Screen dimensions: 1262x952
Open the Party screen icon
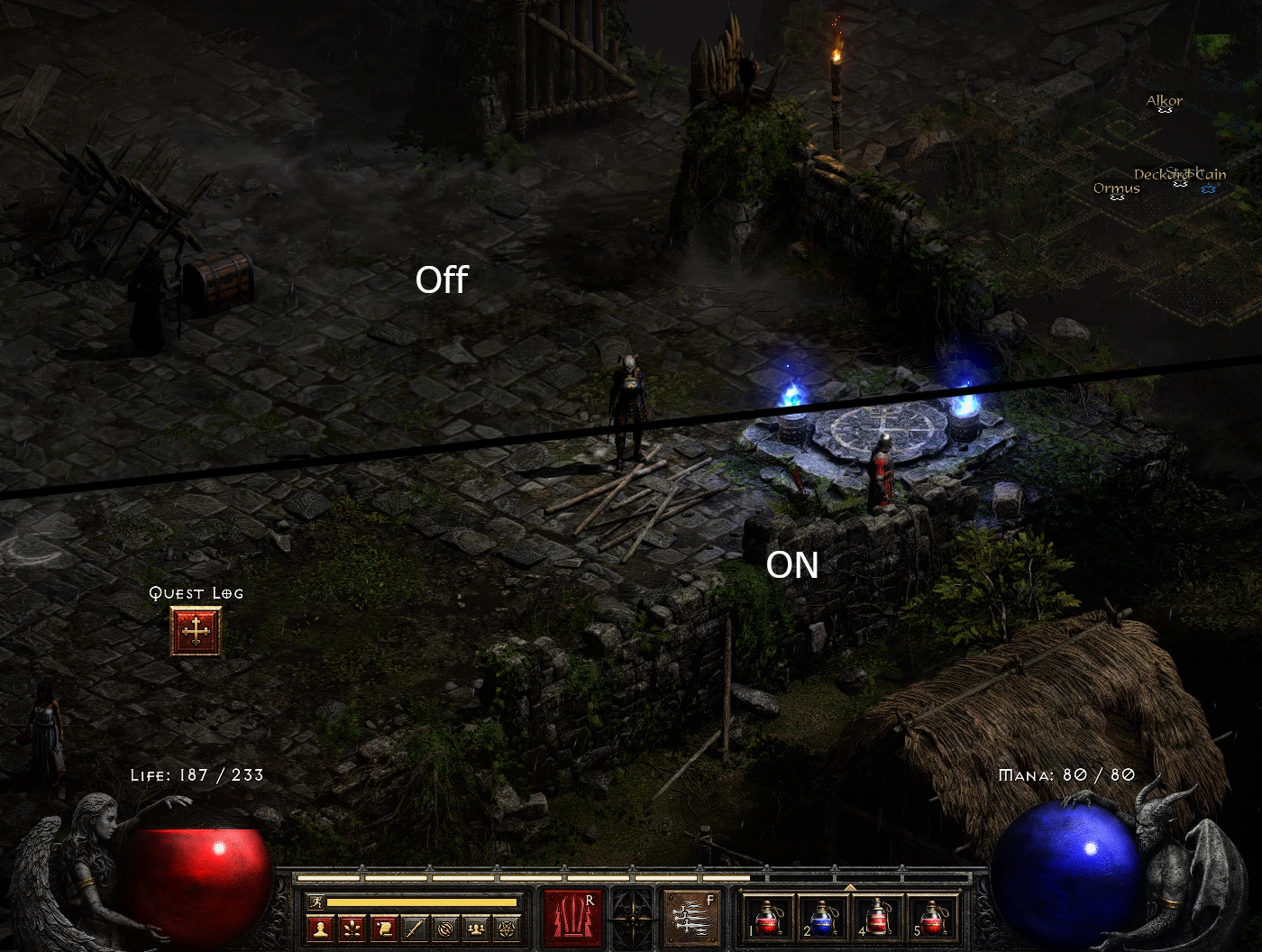pyautogui.click(x=478, y=927)
